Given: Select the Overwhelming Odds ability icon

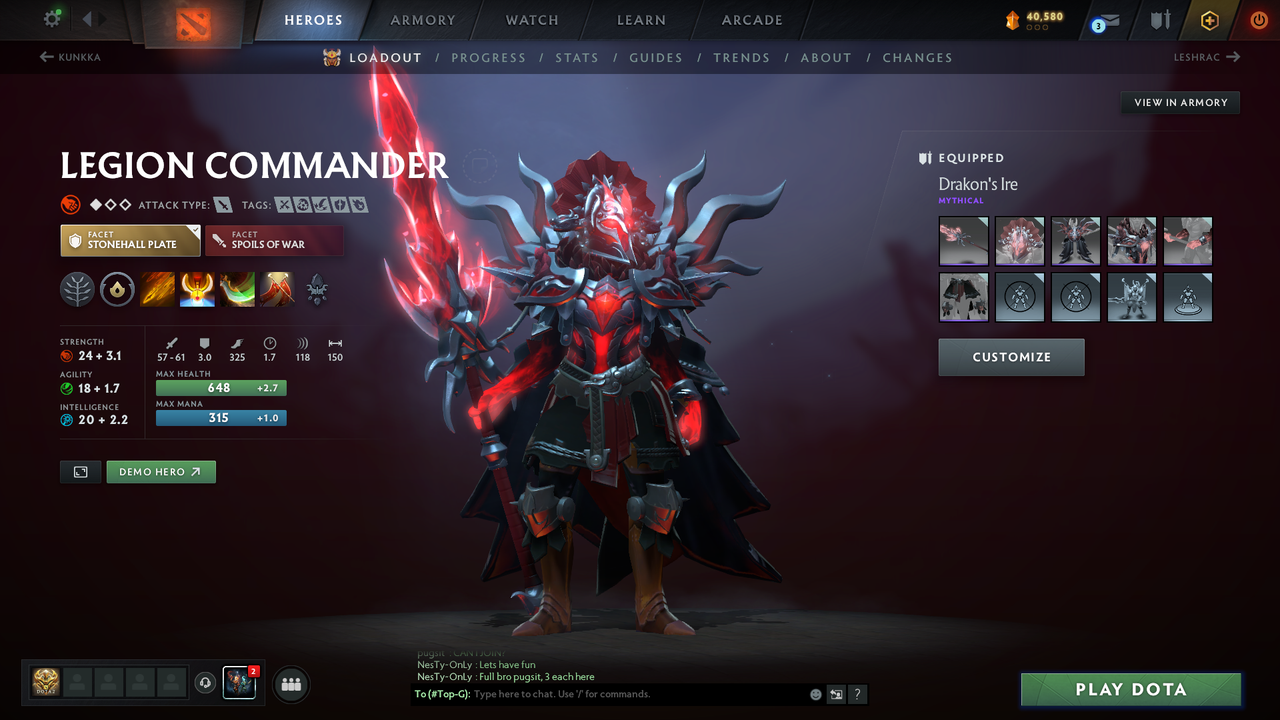Looking at the screenshot, I should 158,289.
